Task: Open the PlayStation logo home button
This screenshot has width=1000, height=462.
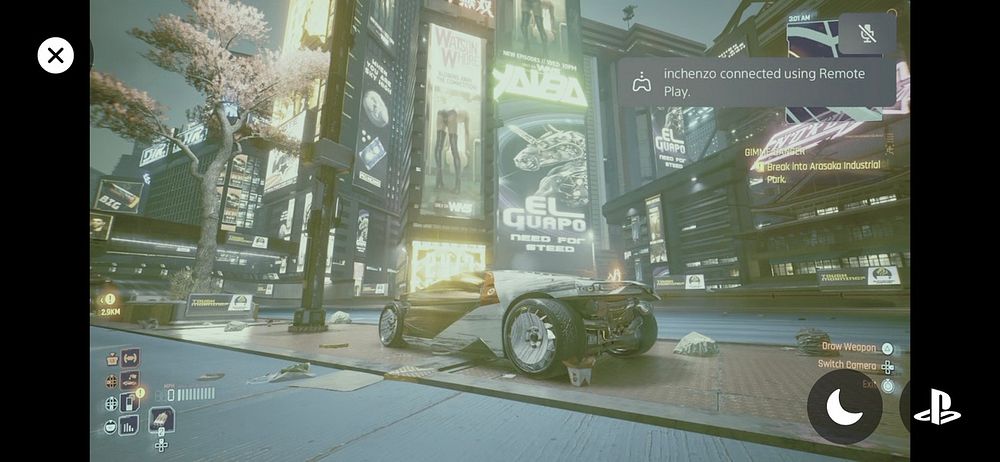Action: click(x=937, y=407)
